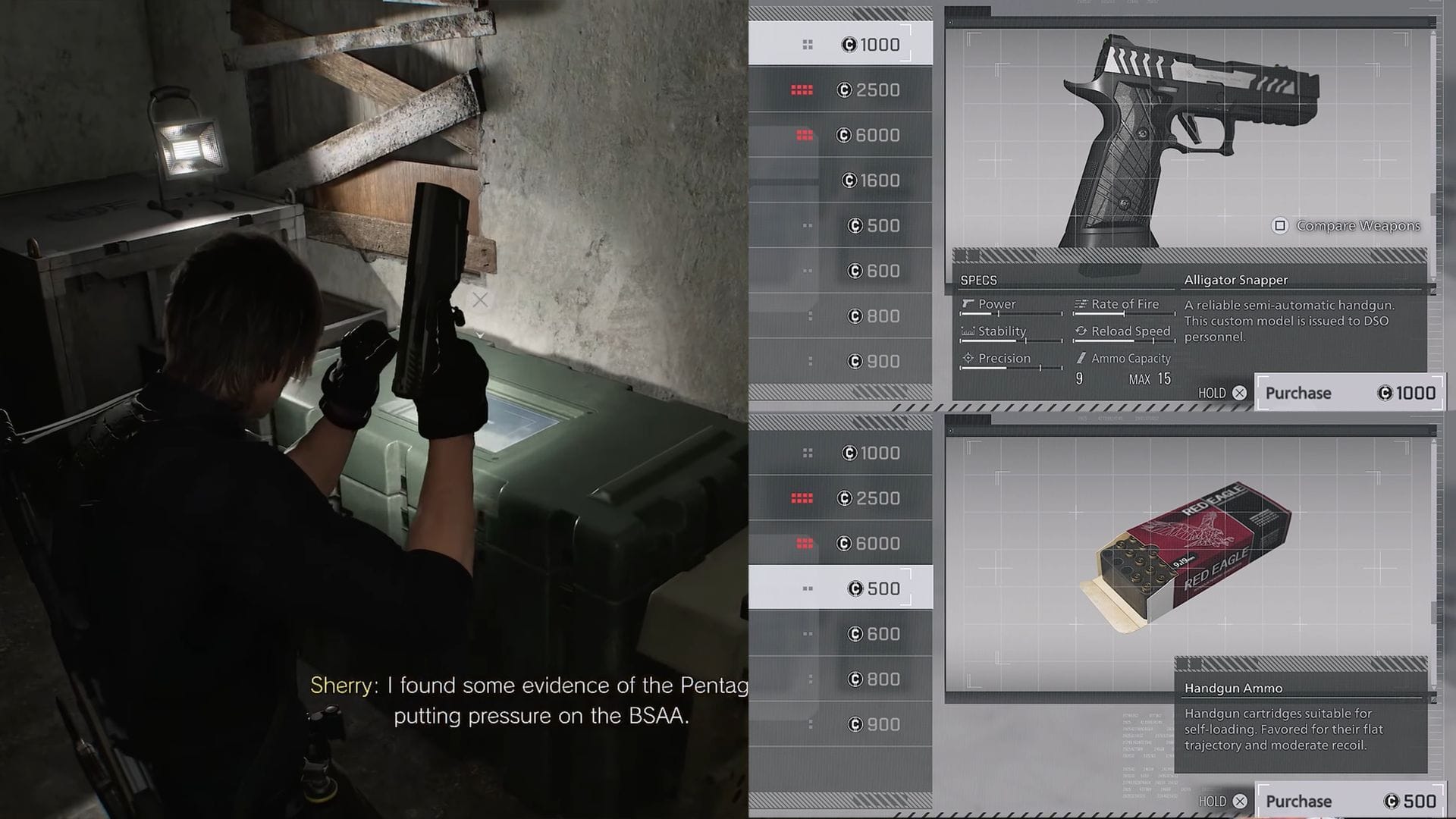Click the Ammo Capacity bullet icon

(1081, 358)
